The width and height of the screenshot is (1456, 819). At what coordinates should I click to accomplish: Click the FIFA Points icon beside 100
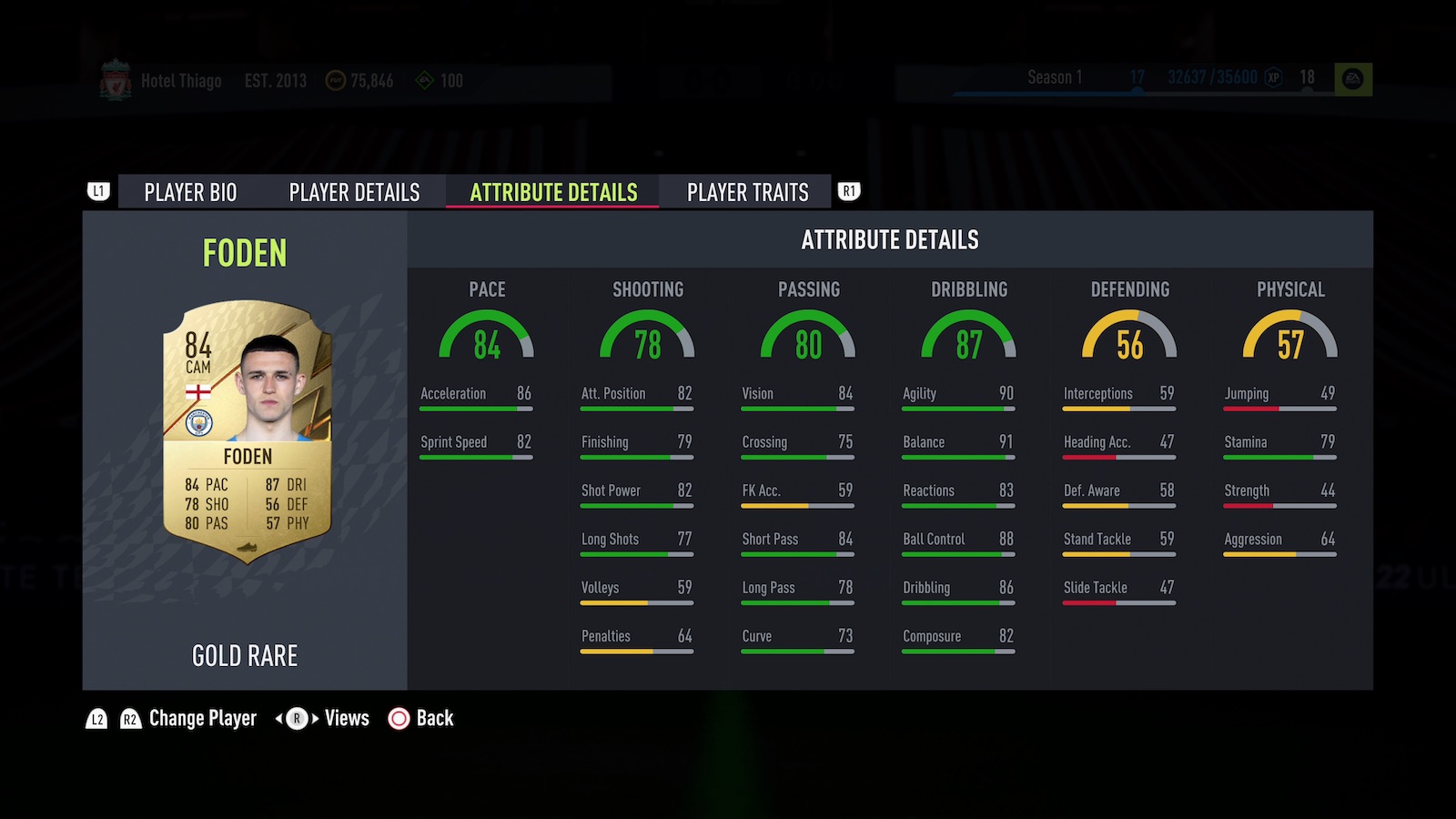pyautogui.click(x=424, y=80)
